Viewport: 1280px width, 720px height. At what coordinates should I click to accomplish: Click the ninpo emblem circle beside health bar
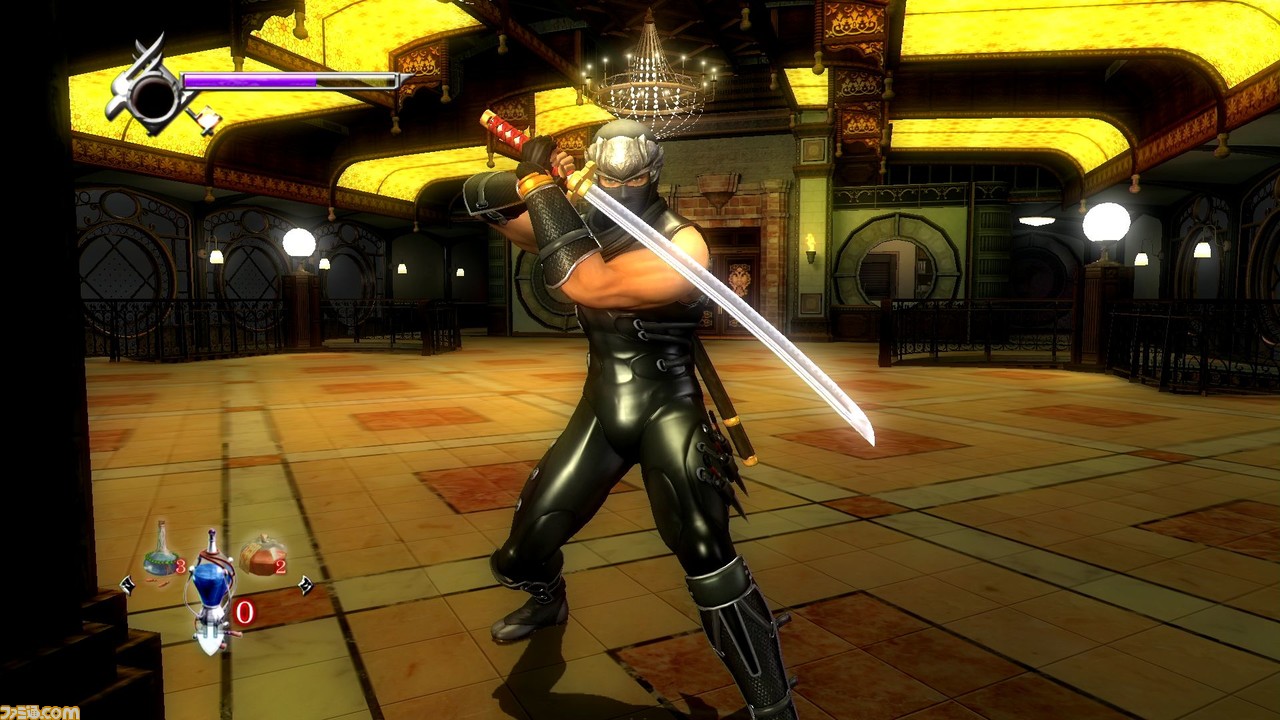(154, 97)
